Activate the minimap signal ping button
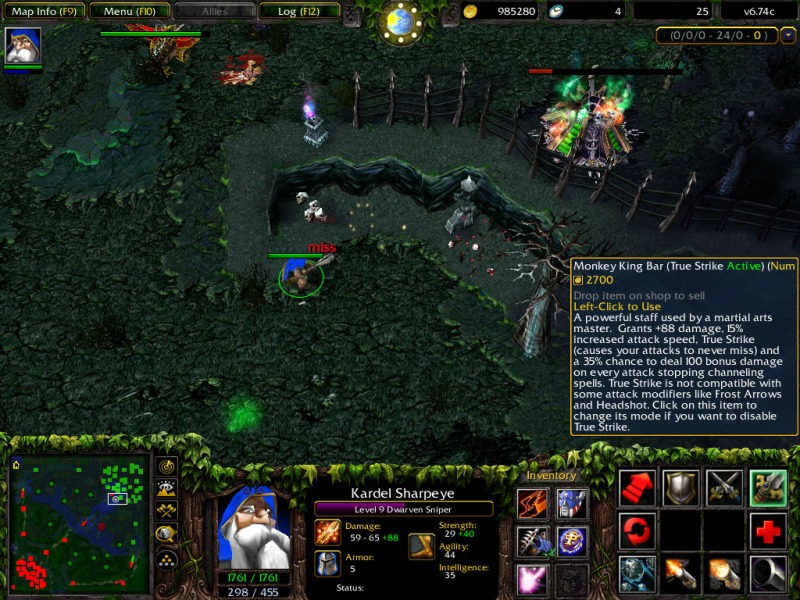This screenshot has width=800, height=600. tap(167, 467)
